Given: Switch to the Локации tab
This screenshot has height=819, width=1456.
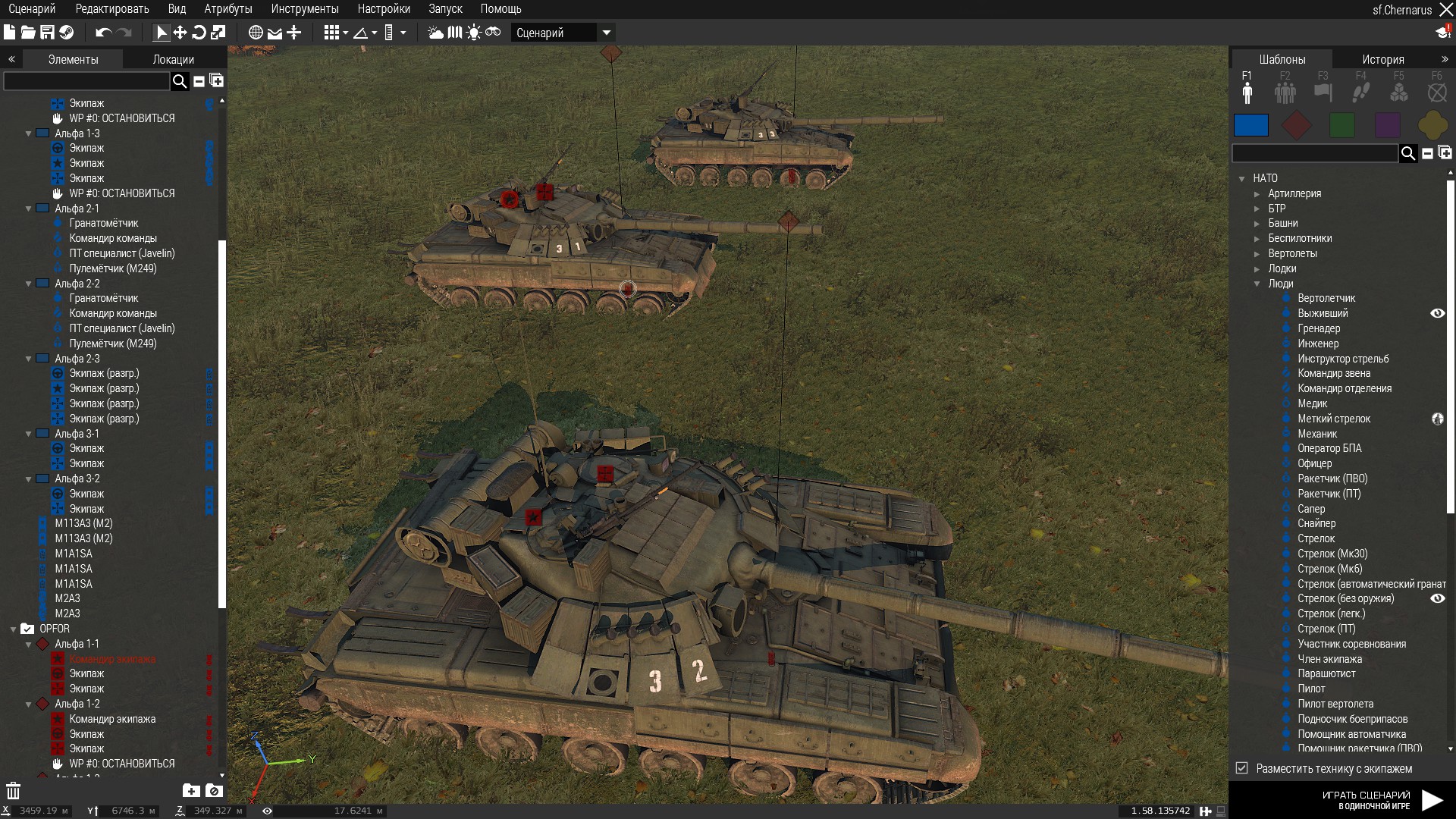Looking at the screenshot, I should pyautogui.click(x=173, y=59).
